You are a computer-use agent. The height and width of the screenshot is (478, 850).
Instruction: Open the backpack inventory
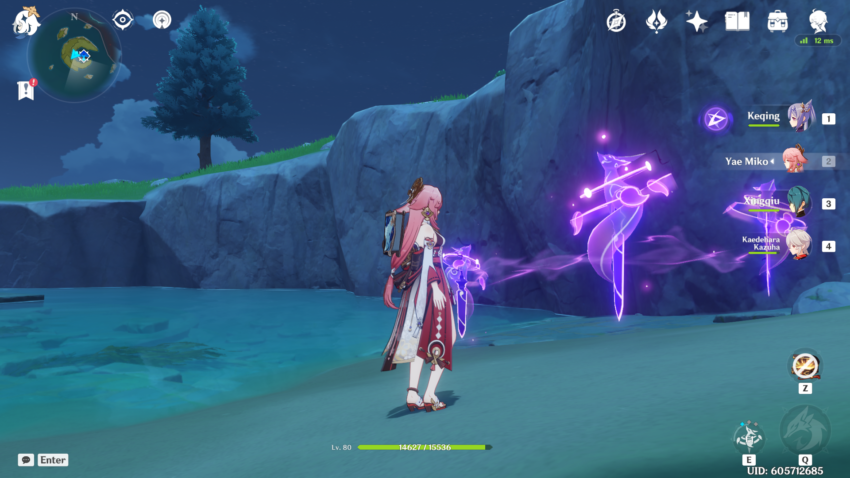point(777,21)
